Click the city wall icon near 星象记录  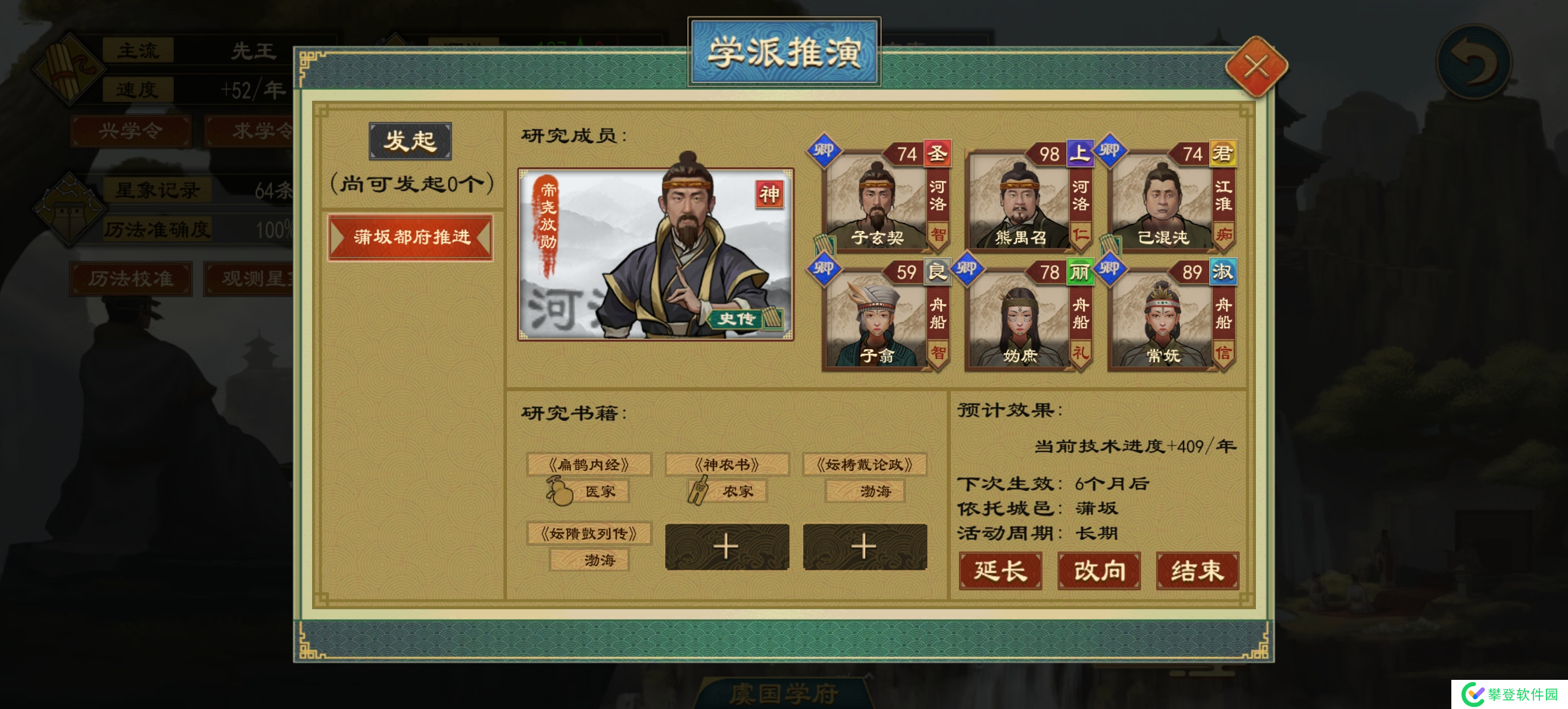(x=69, y=210)
